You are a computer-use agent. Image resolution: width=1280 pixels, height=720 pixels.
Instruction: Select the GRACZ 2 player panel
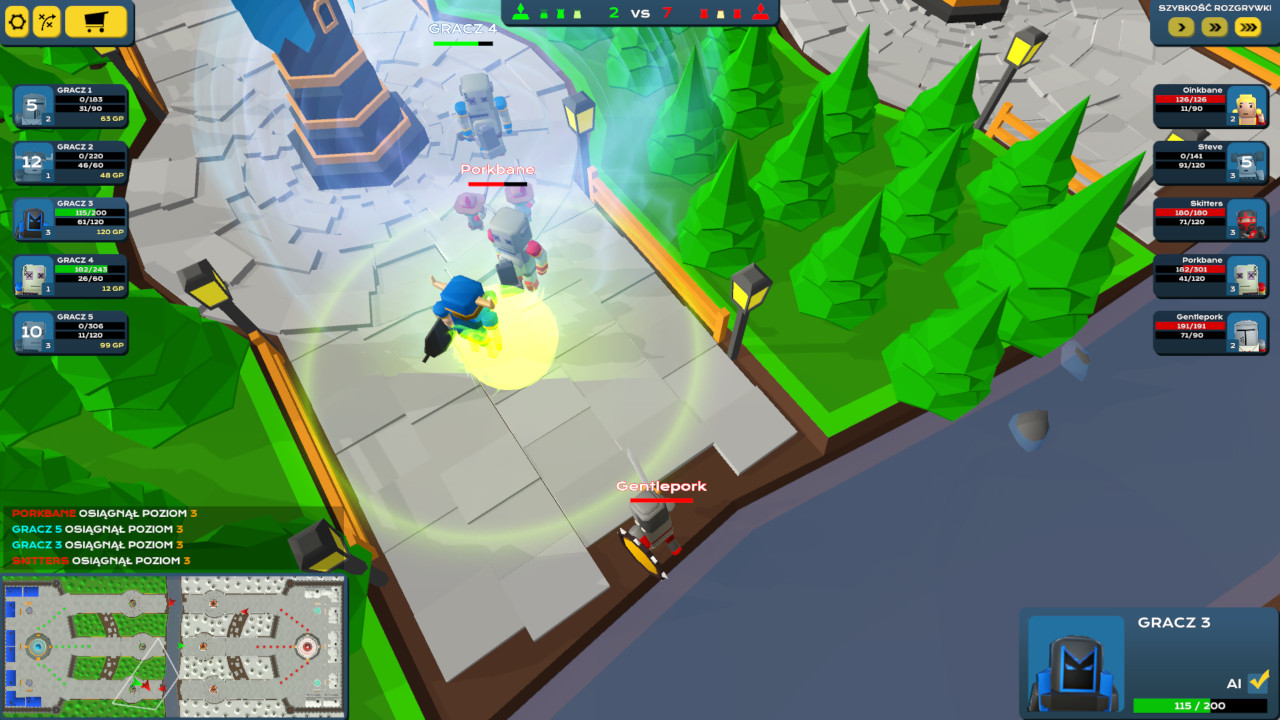(70, 160)
